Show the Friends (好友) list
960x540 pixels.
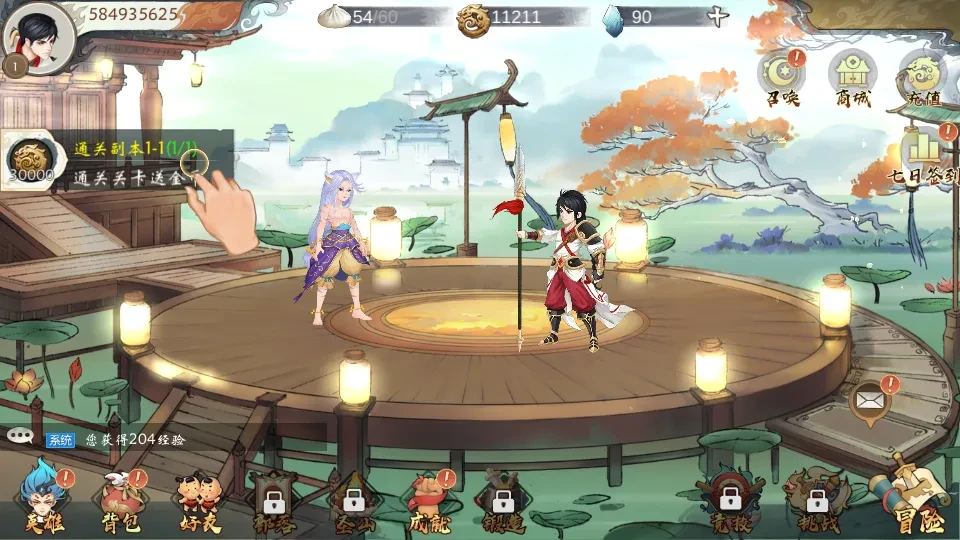(197, 502)
